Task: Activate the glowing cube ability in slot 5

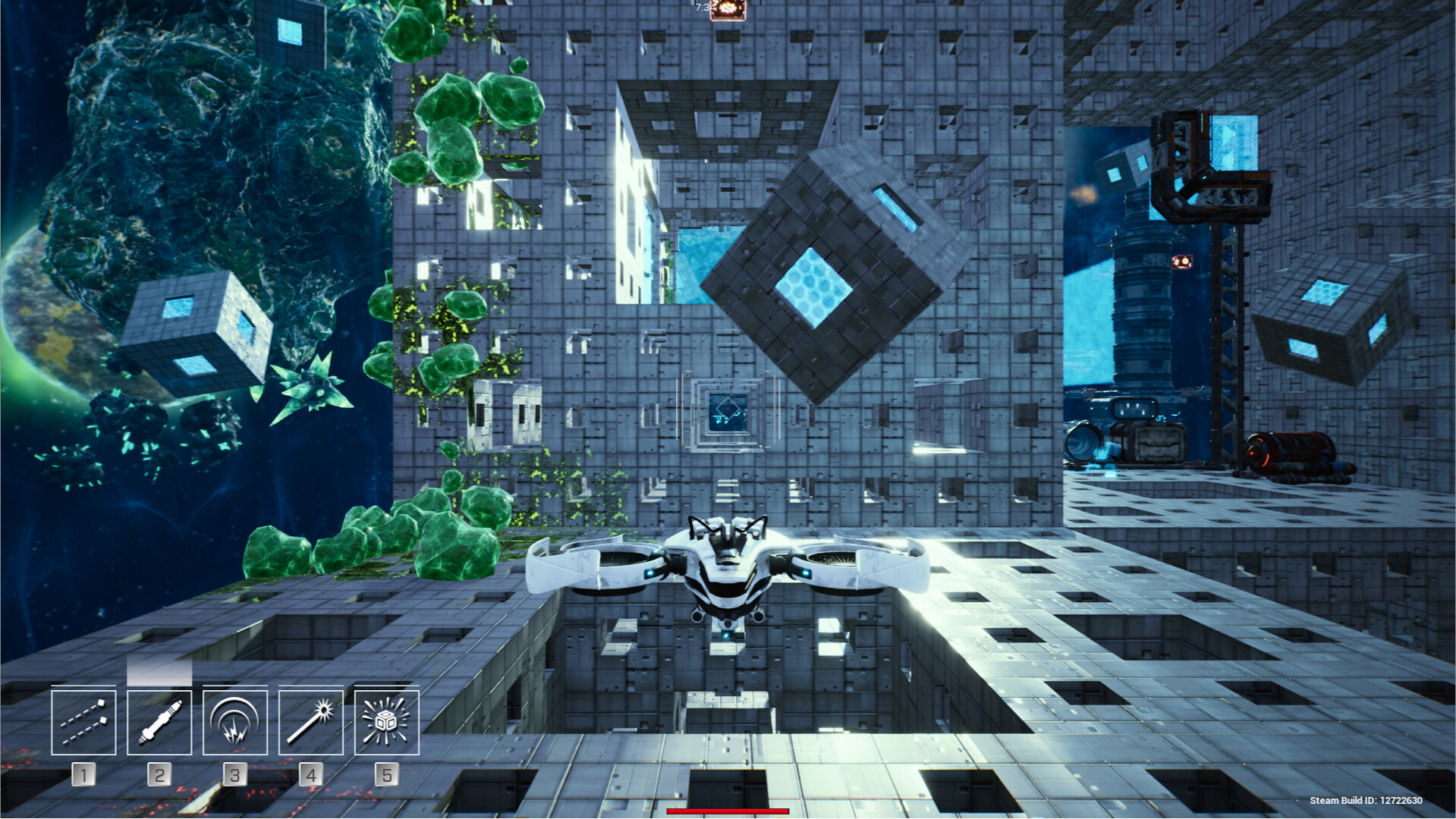Action: tap(386, 722)
